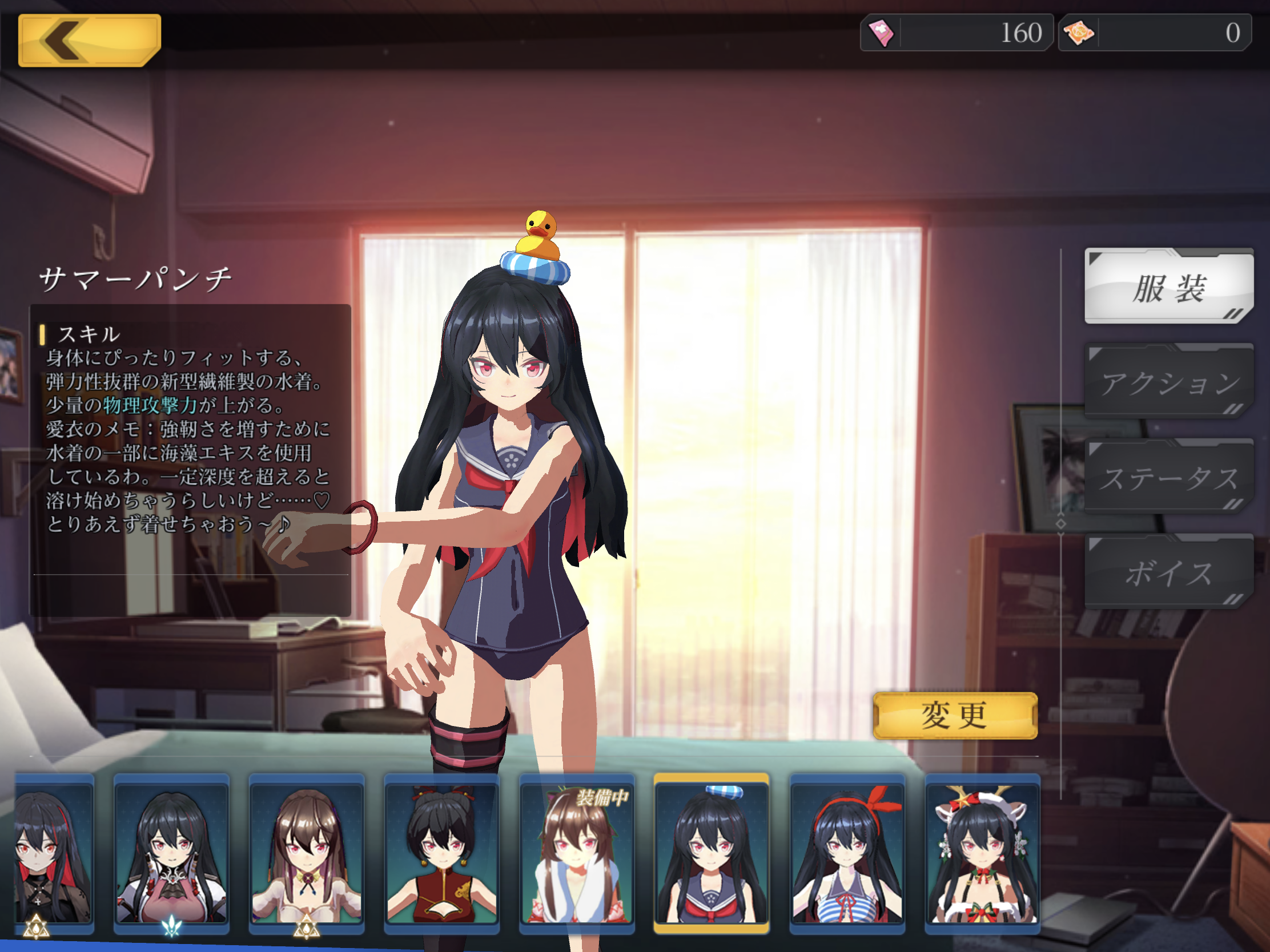Switch to the 服装 tab
Screen dimensions: 1270x952
1168,287
